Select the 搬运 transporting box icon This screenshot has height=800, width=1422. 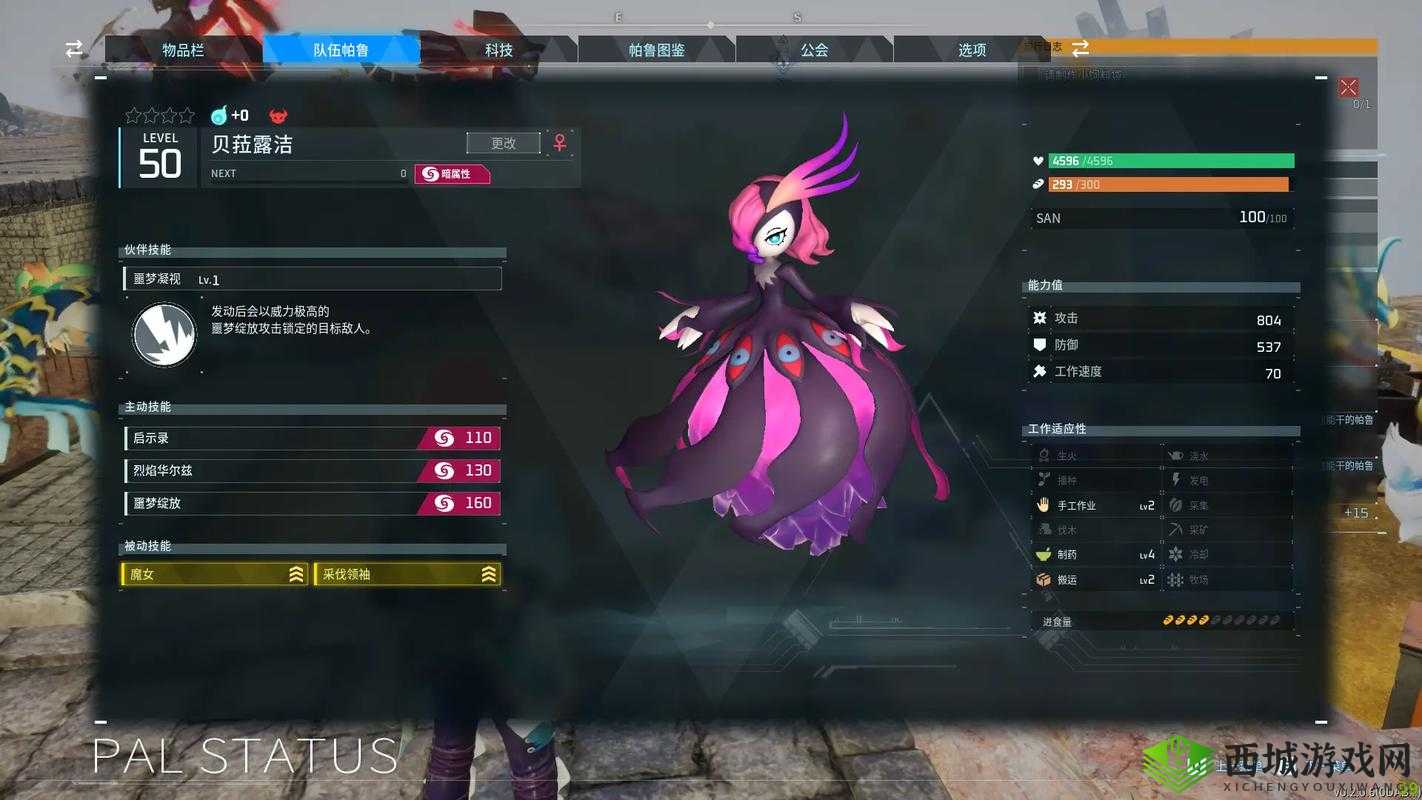(x=1043, y=579)
